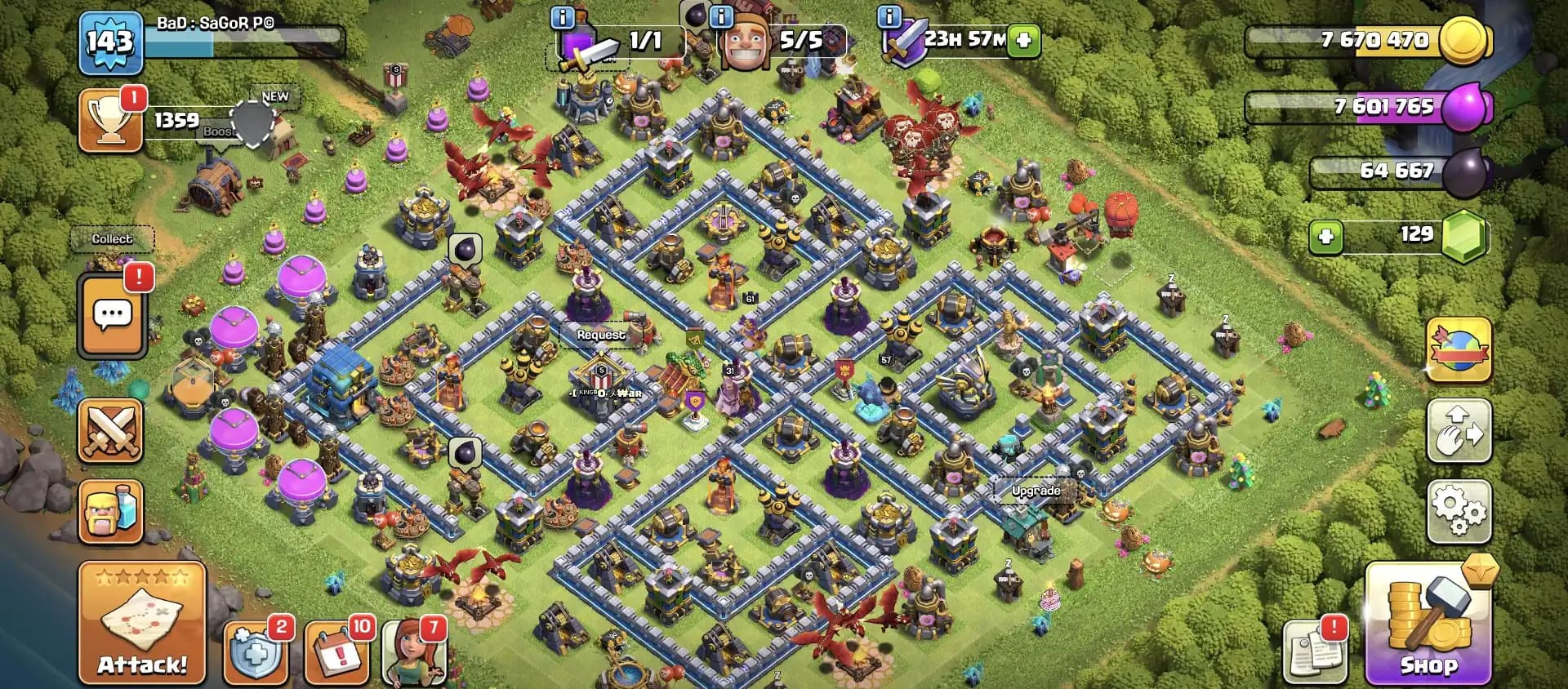Request troops at the Clan Castle
This screenshot has height=689, width=1568.
(x=601, y=335)
